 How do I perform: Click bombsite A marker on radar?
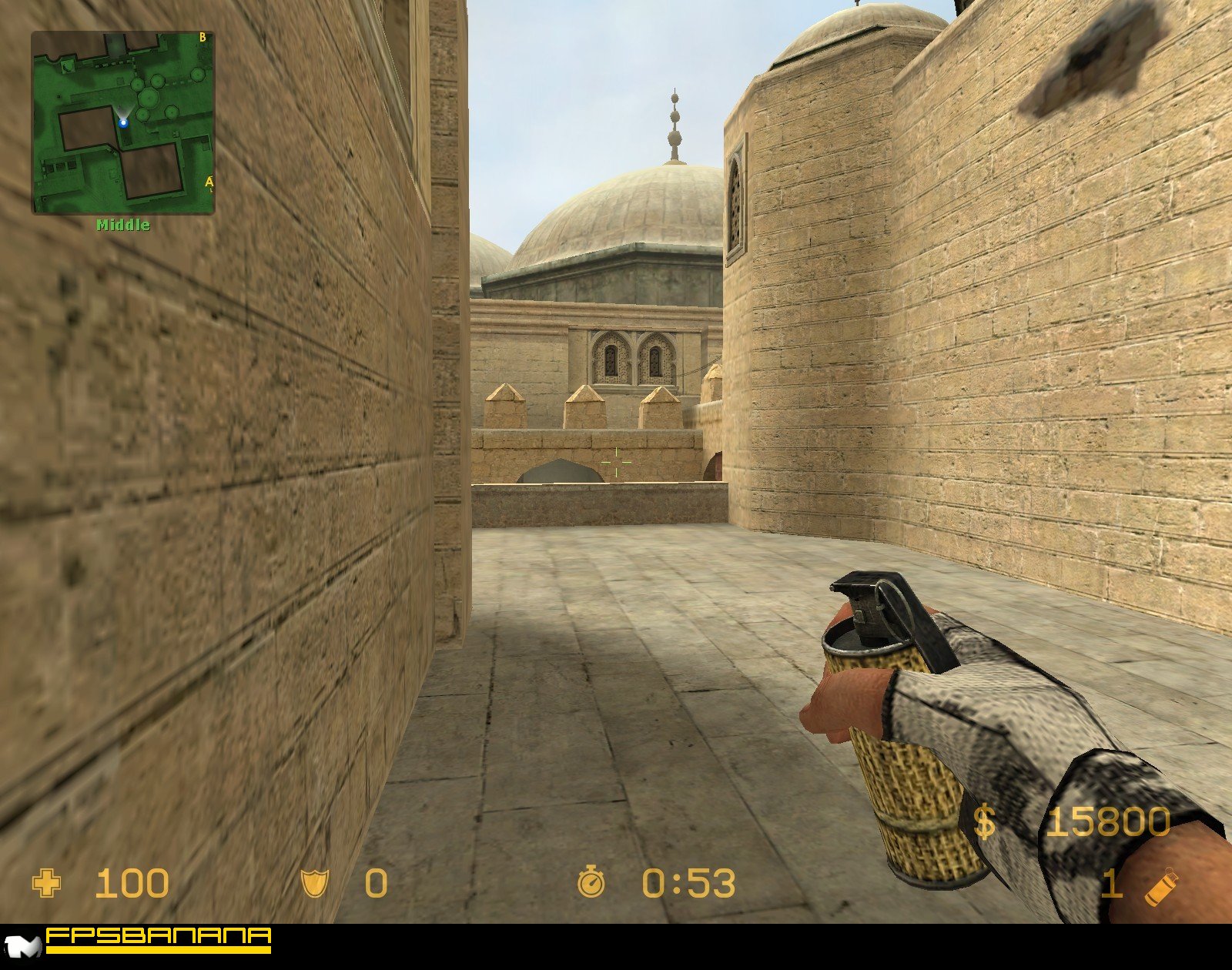(208, 179)
